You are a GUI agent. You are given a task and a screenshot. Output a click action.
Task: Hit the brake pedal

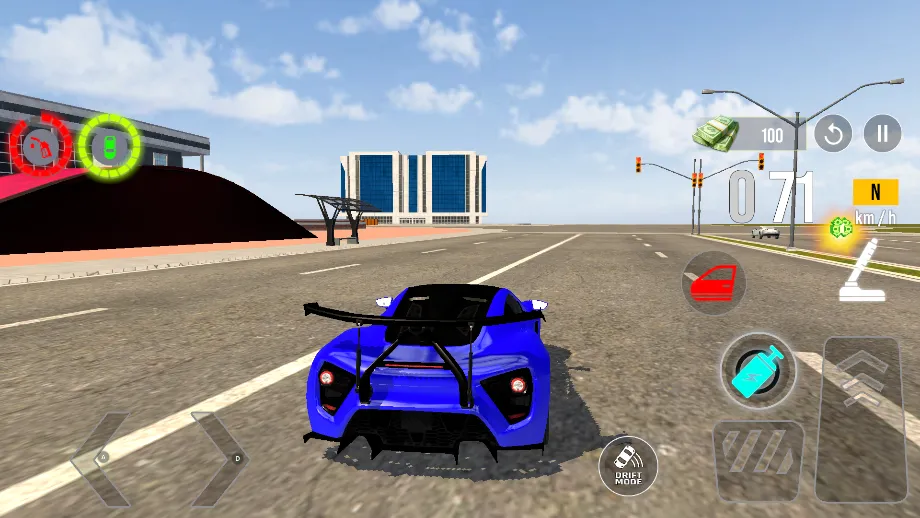[758, 460]
